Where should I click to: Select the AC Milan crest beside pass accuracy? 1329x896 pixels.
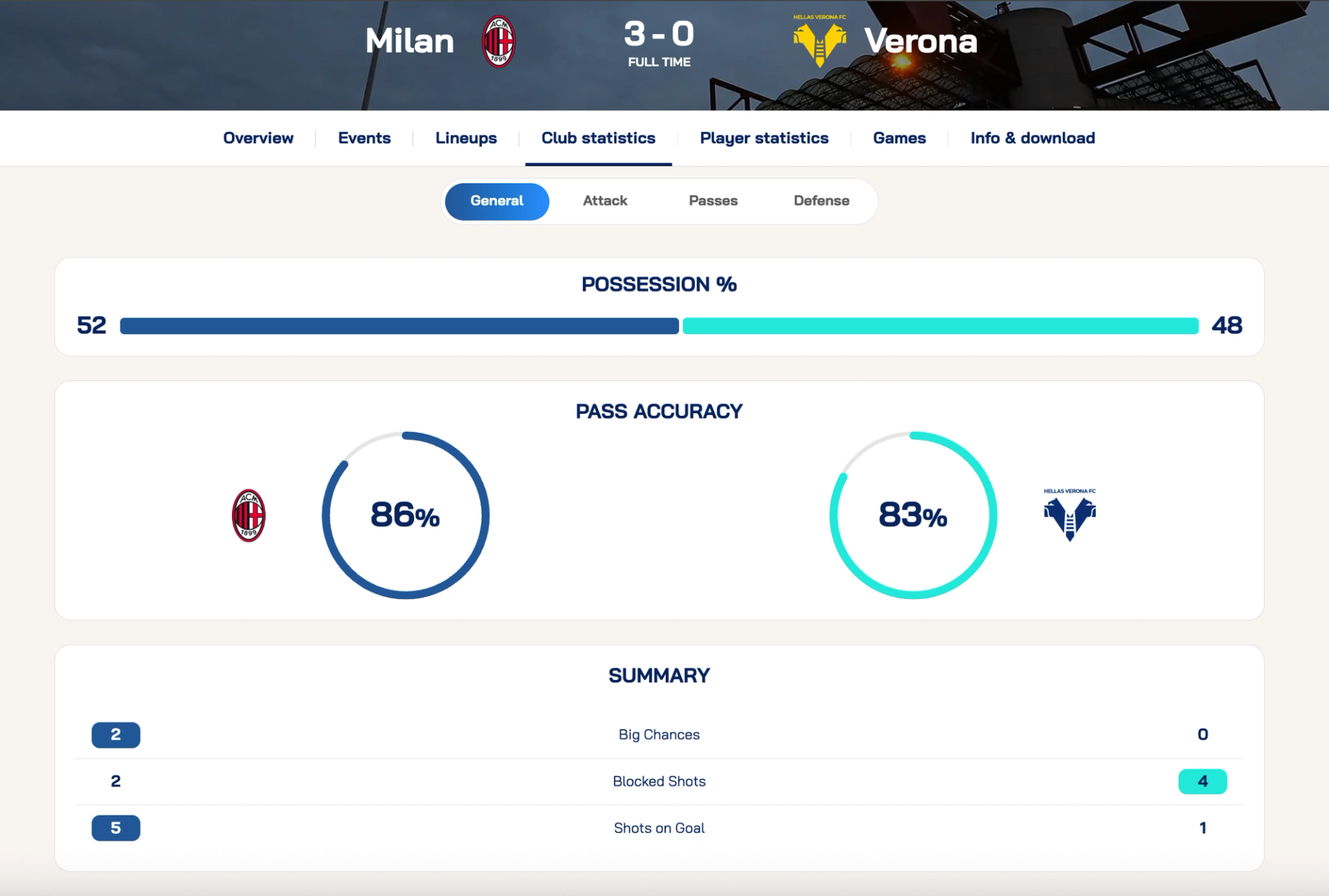click(x=249, y=515)
